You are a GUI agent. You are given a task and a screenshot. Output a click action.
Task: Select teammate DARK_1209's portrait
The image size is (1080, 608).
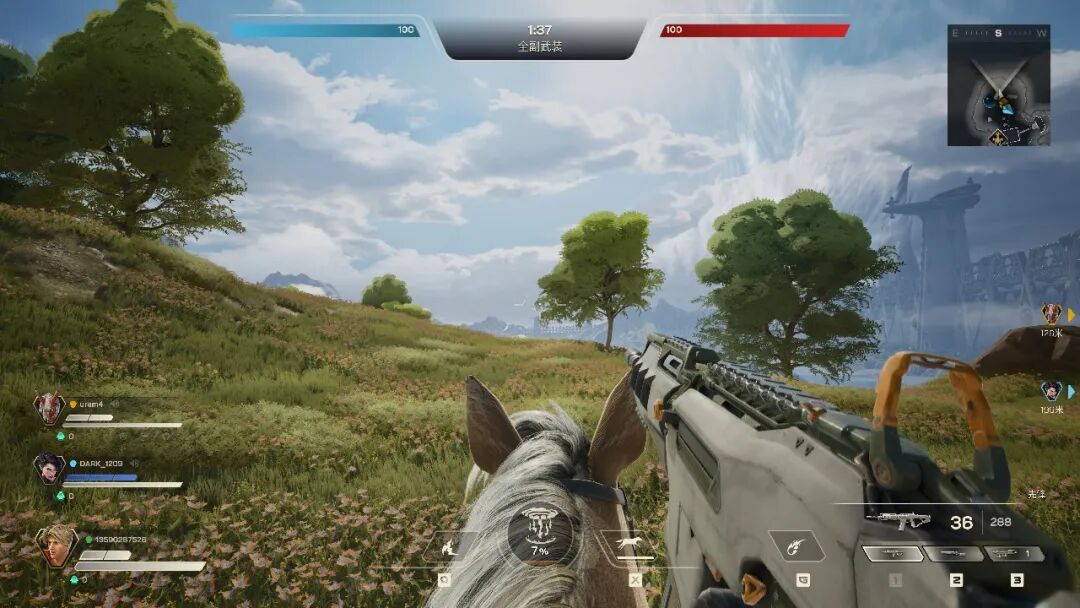48,468
